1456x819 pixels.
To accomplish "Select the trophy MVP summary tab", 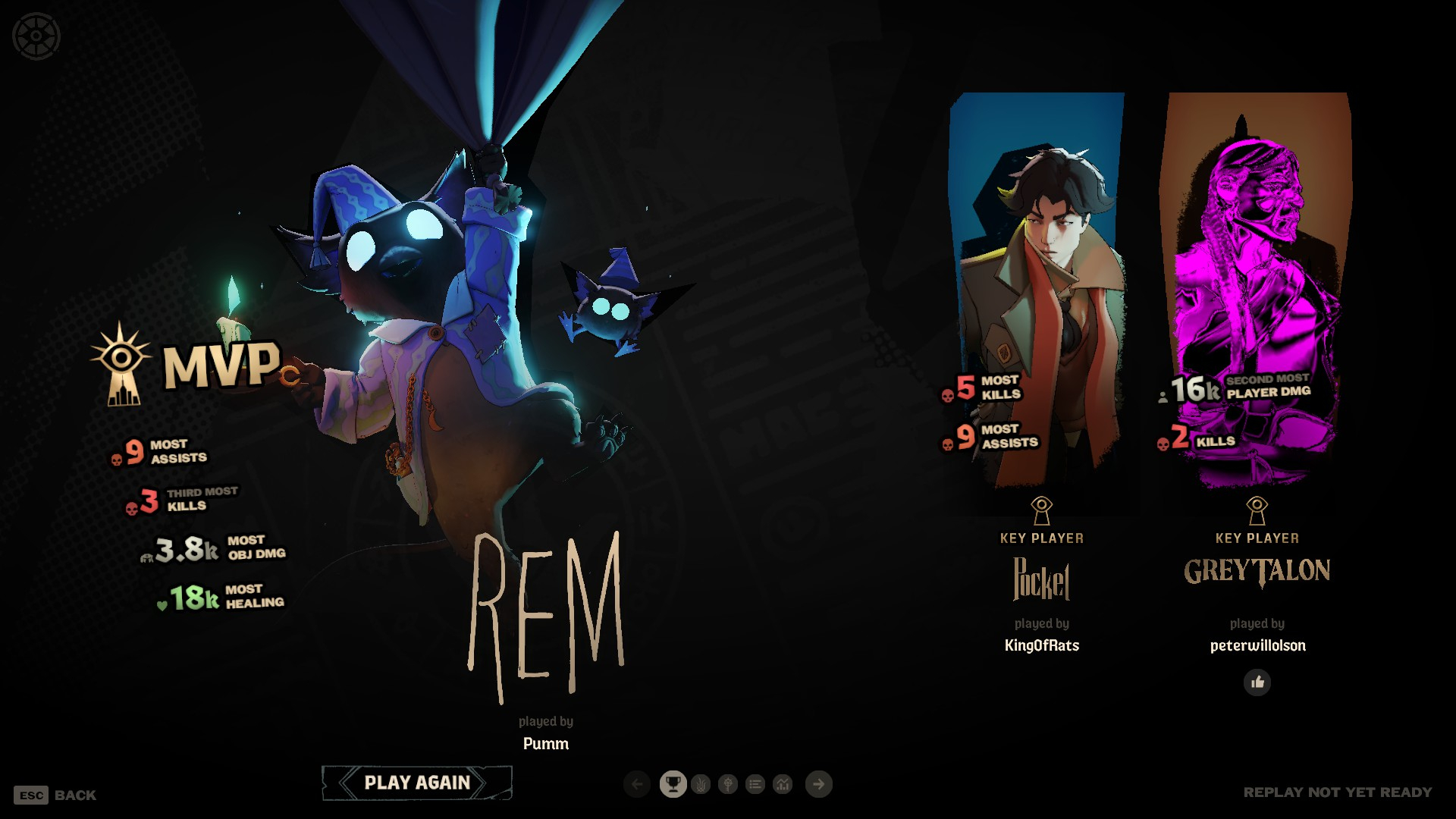I will tap(673, 784).
